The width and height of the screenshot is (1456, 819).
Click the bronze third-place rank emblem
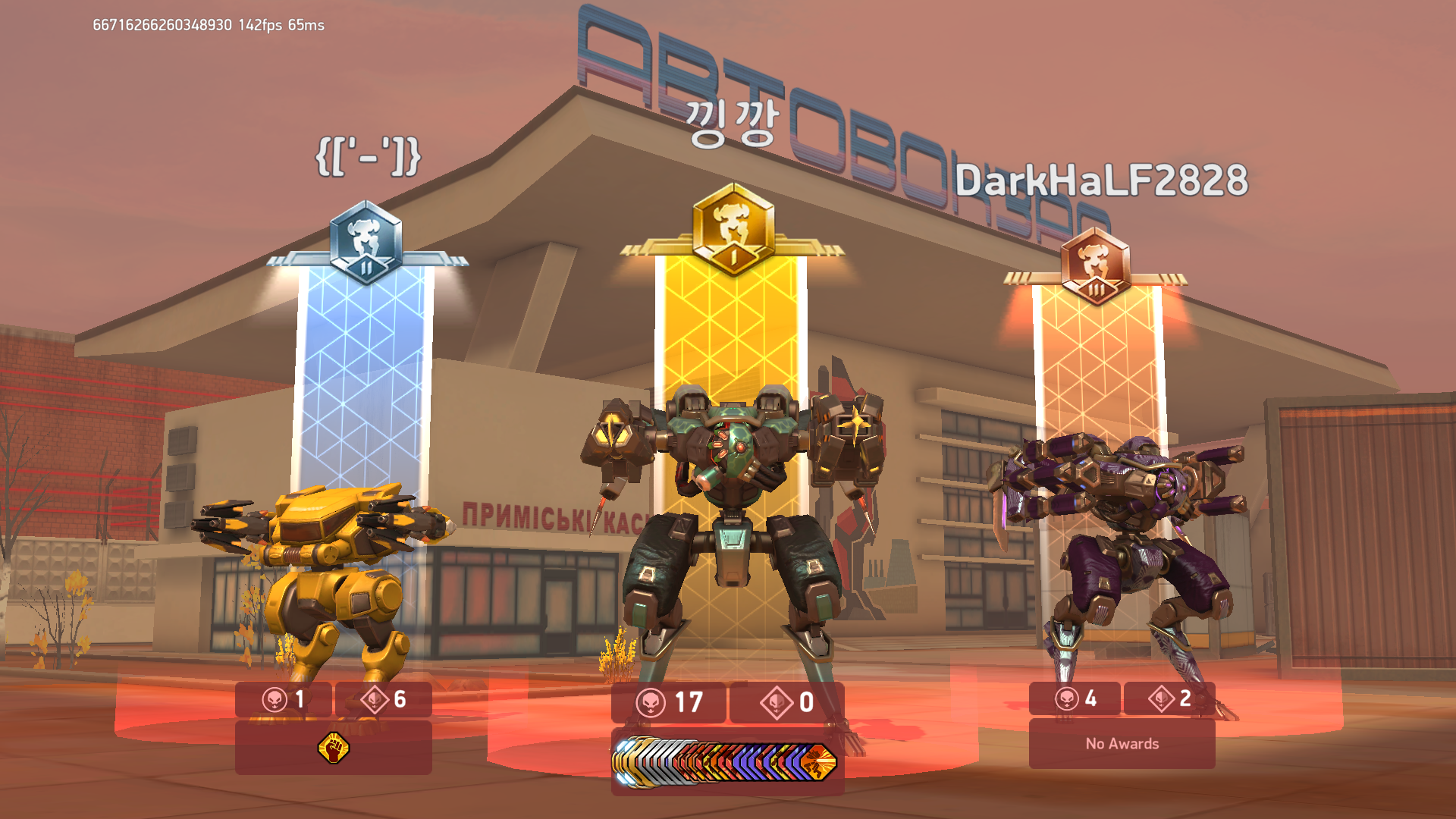(1096, 267)
